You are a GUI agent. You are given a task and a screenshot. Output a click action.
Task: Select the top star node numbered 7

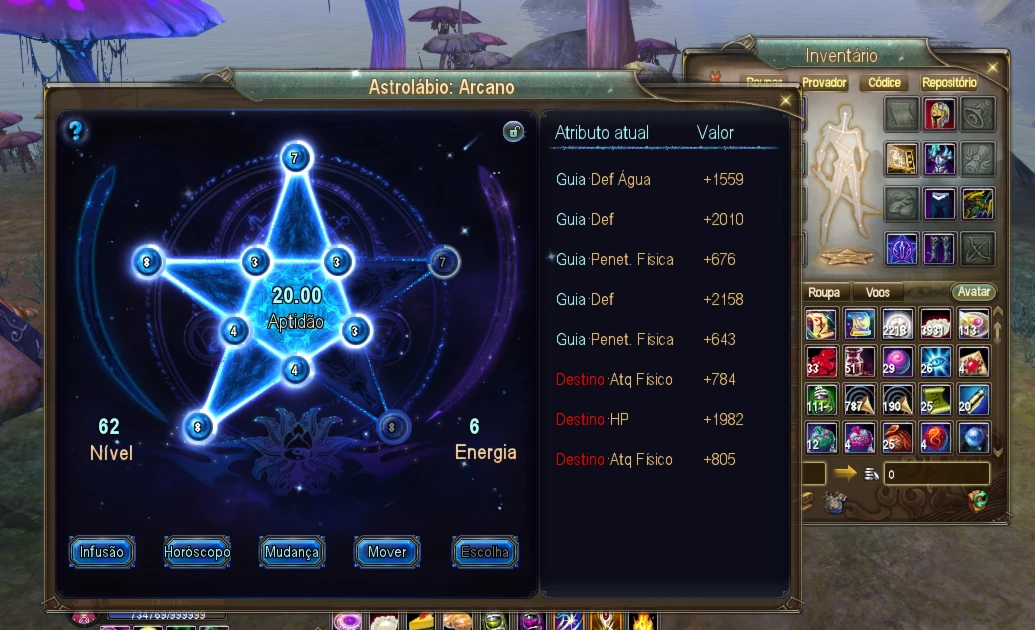tap(295, 158)
